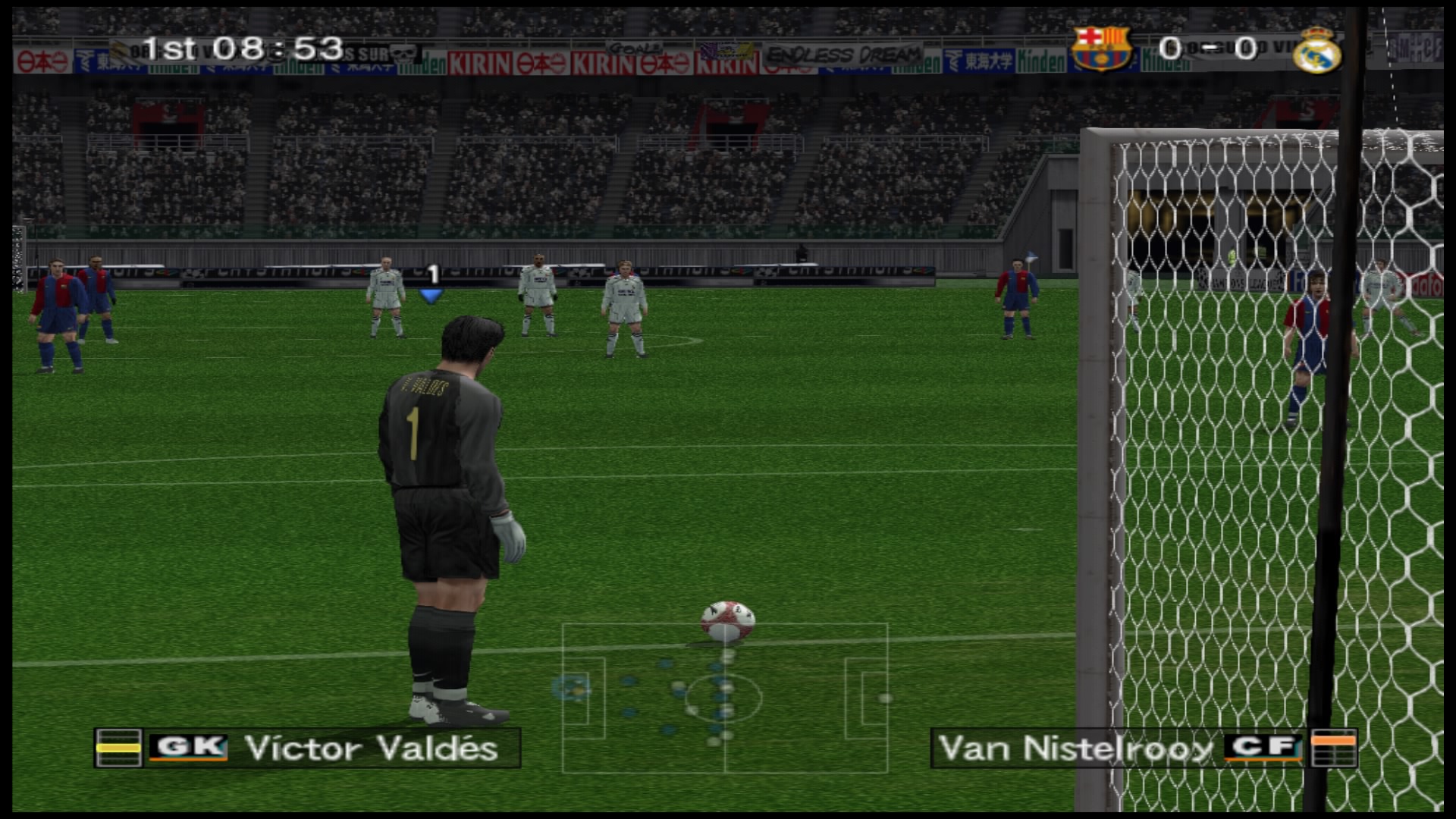Click the Real Madrid crest

click(x=1316, y=50)
